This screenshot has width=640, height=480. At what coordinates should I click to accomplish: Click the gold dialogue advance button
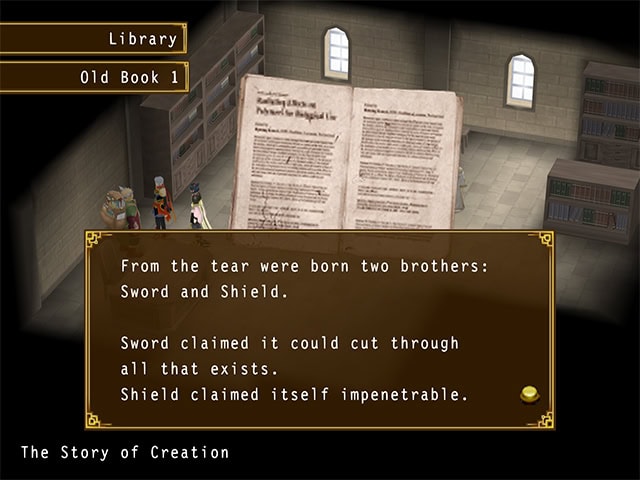(x=530, y=395)
